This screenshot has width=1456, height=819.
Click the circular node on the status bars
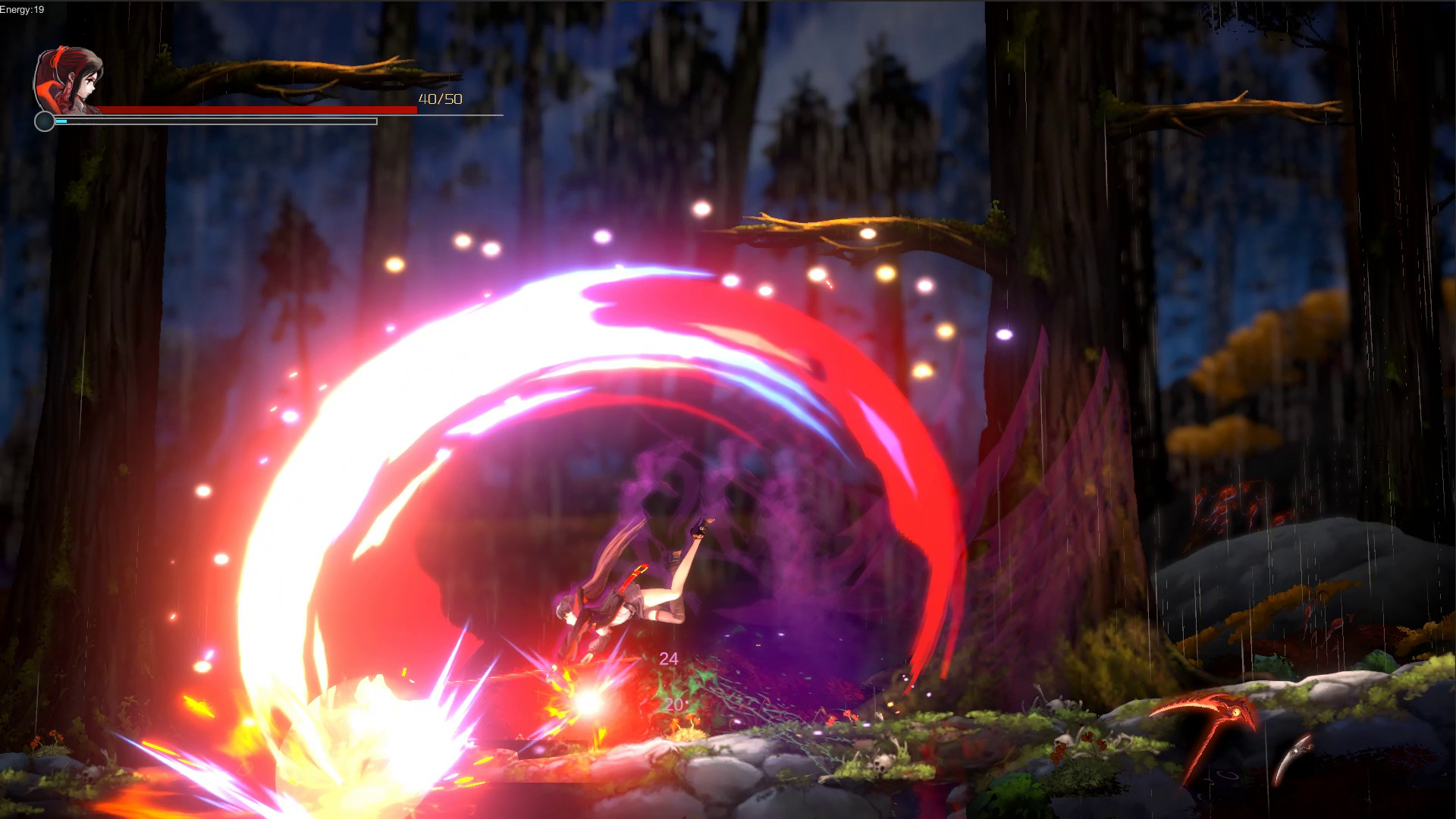(x=45, y=121)
